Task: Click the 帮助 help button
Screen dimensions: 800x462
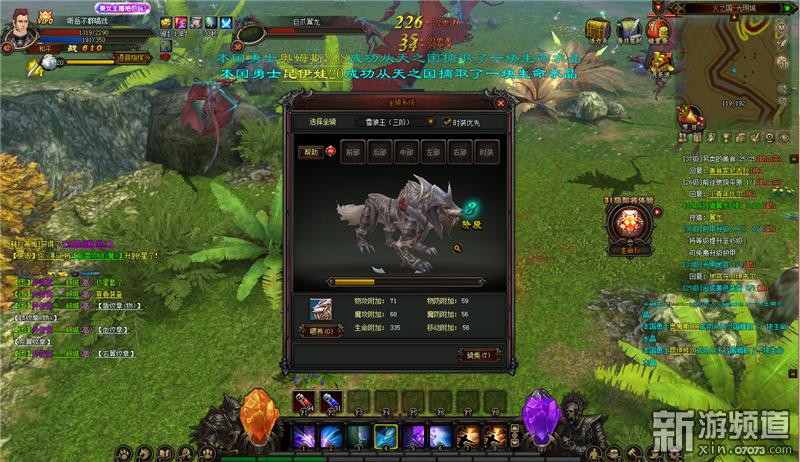Action: [x=311, y=153]
